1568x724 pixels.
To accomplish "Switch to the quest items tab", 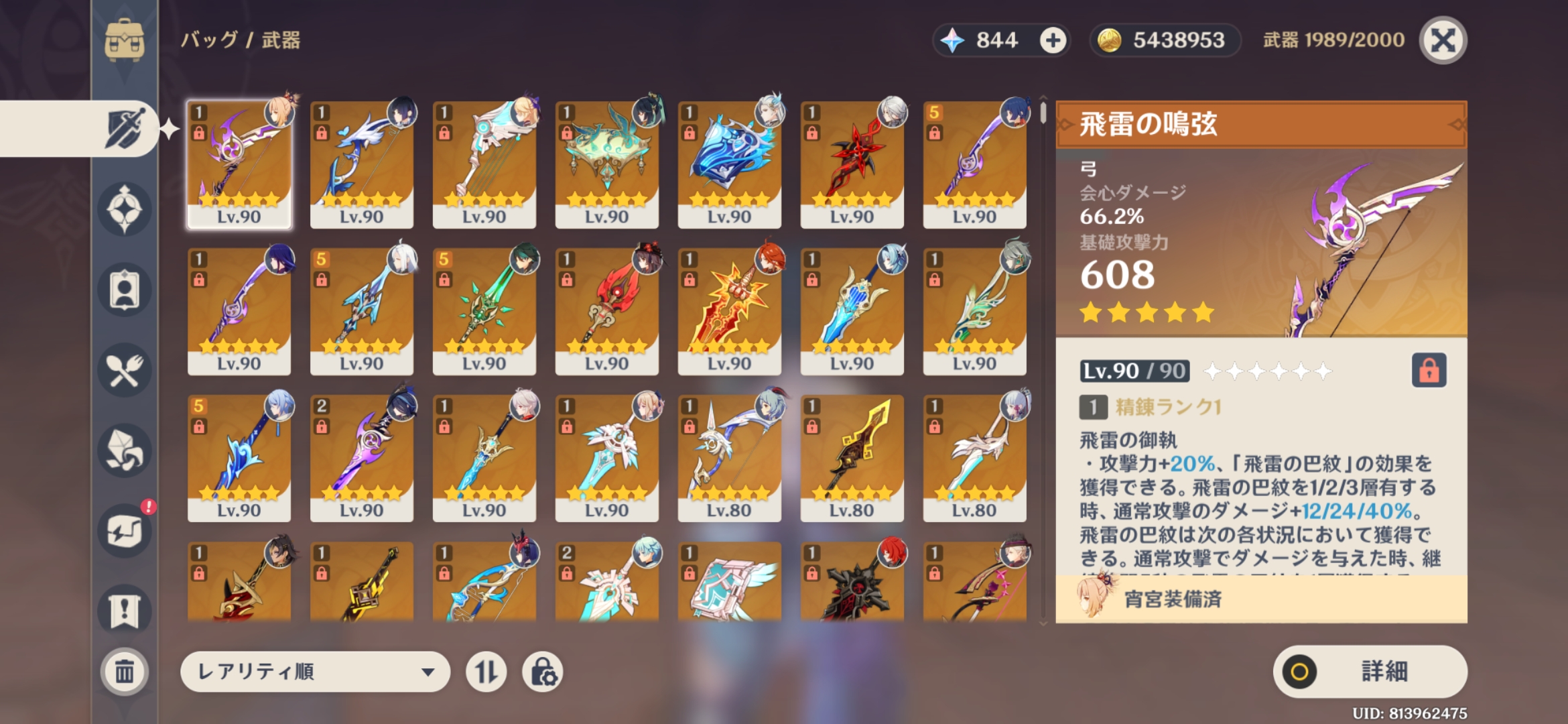I will click(125, 611).
